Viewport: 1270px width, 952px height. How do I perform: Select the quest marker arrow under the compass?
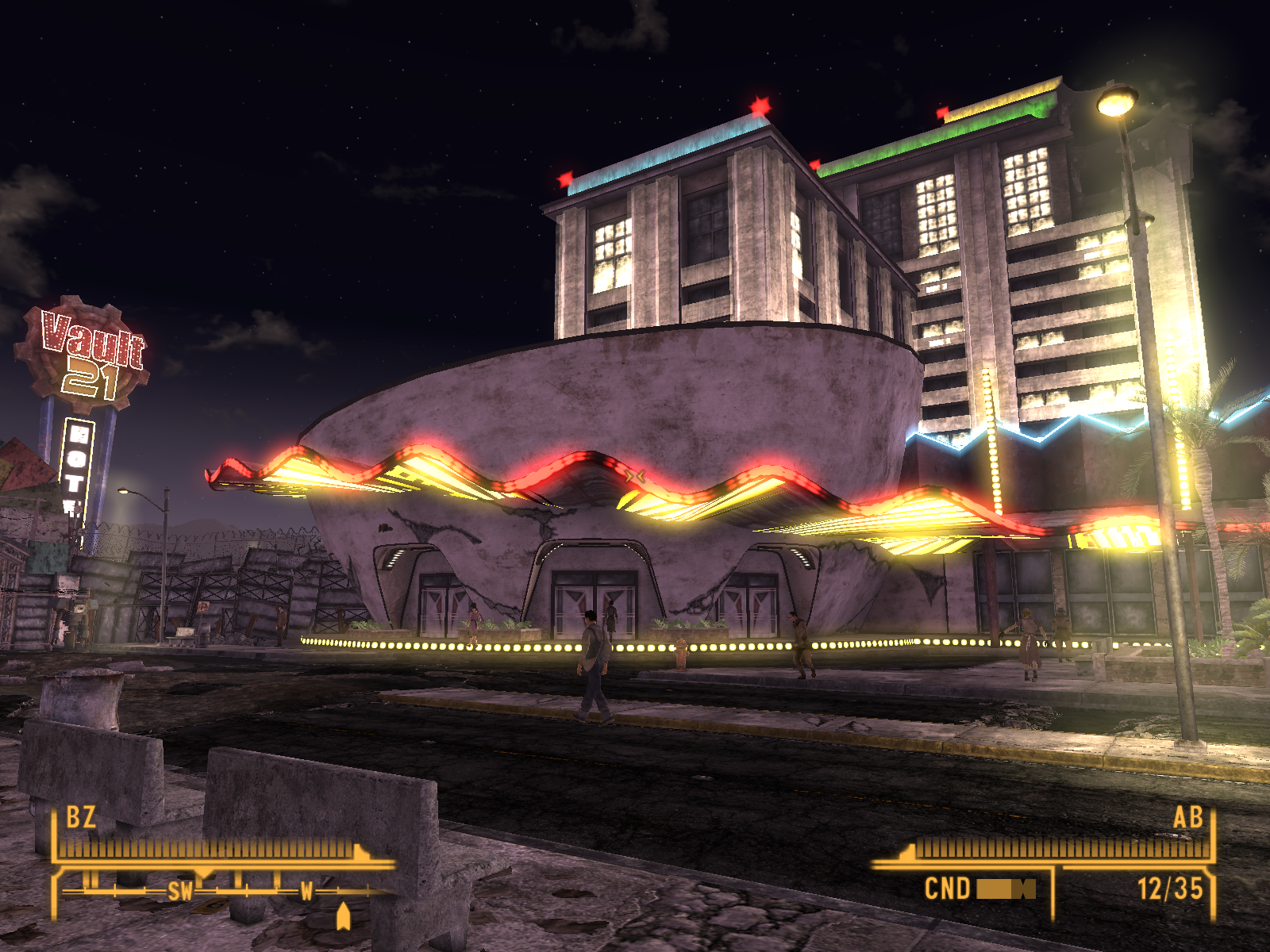[x=343, y=916]
